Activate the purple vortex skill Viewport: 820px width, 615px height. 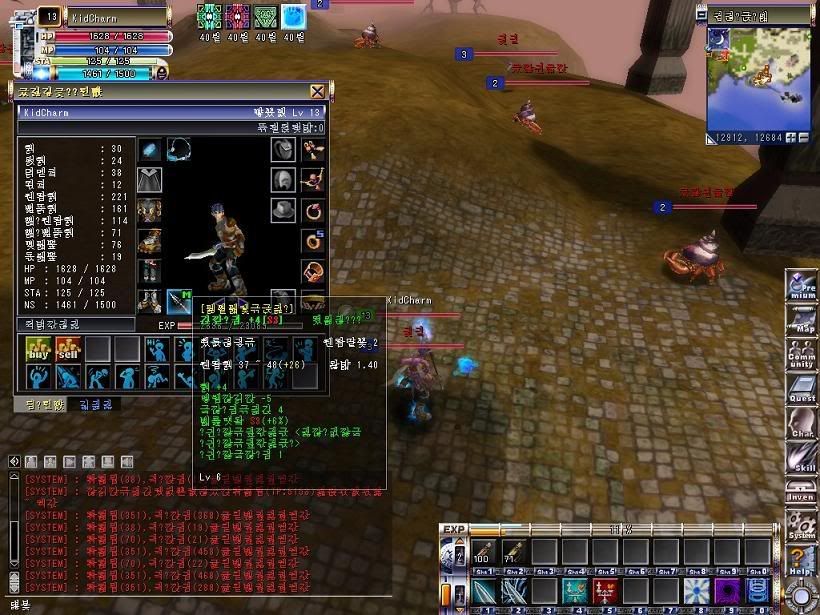click(727, 590)
